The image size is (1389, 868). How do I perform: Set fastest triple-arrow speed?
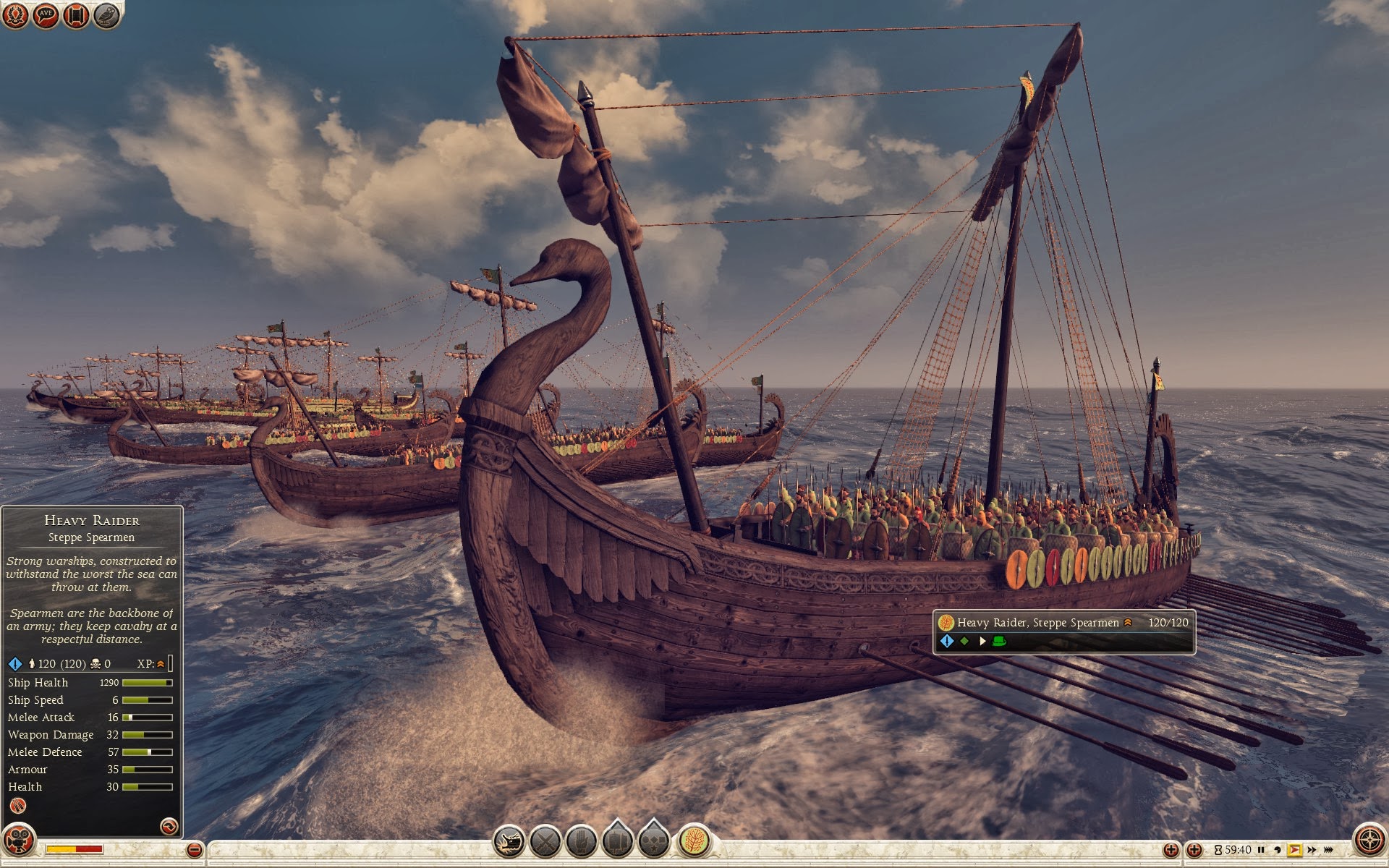pyautogui.click(x=1328, y=850)
